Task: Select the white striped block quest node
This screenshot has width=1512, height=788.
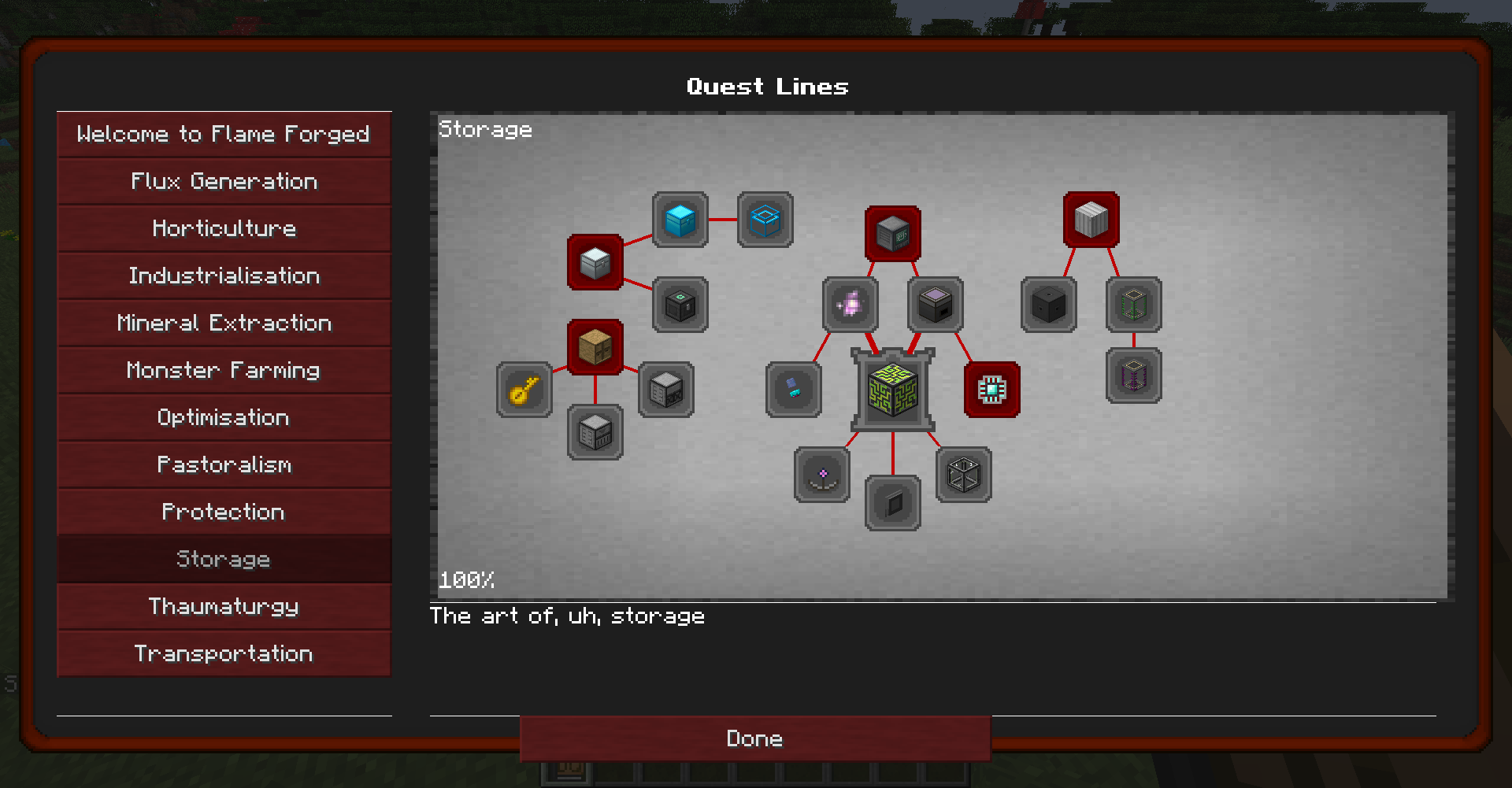Action: [x=1091, y=220]
